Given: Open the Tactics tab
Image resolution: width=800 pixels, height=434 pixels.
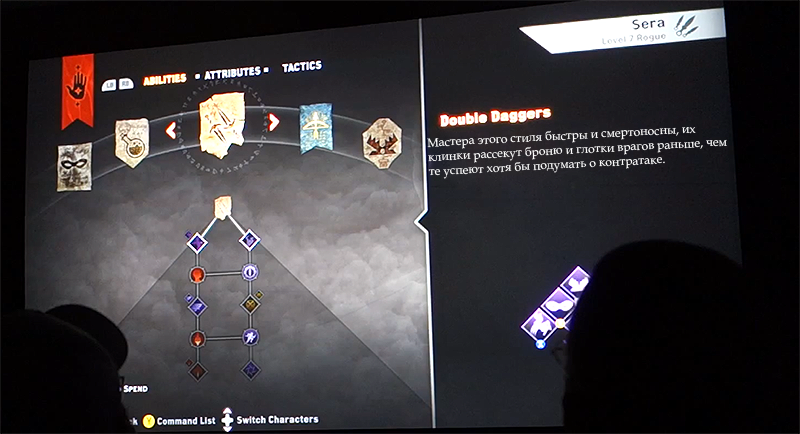Looking at the screenshot, I should (301, 67).
